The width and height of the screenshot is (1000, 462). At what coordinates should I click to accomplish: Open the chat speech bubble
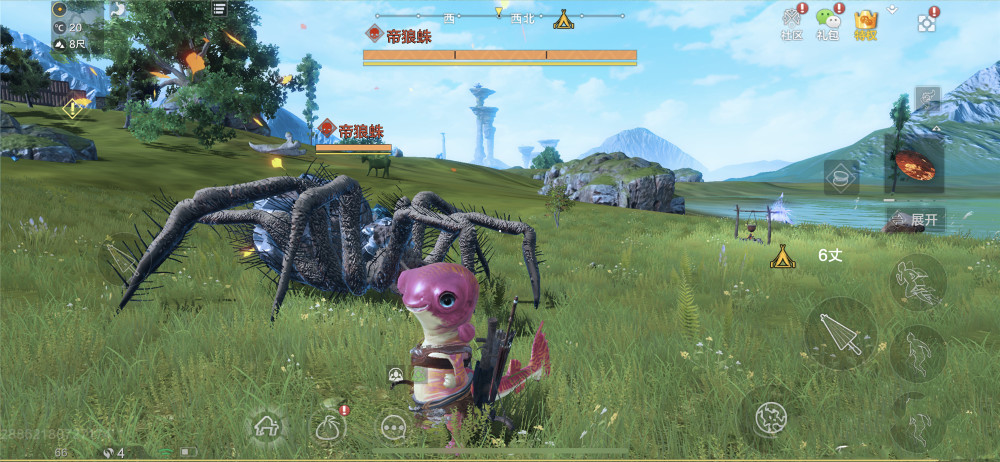point(394,427)
